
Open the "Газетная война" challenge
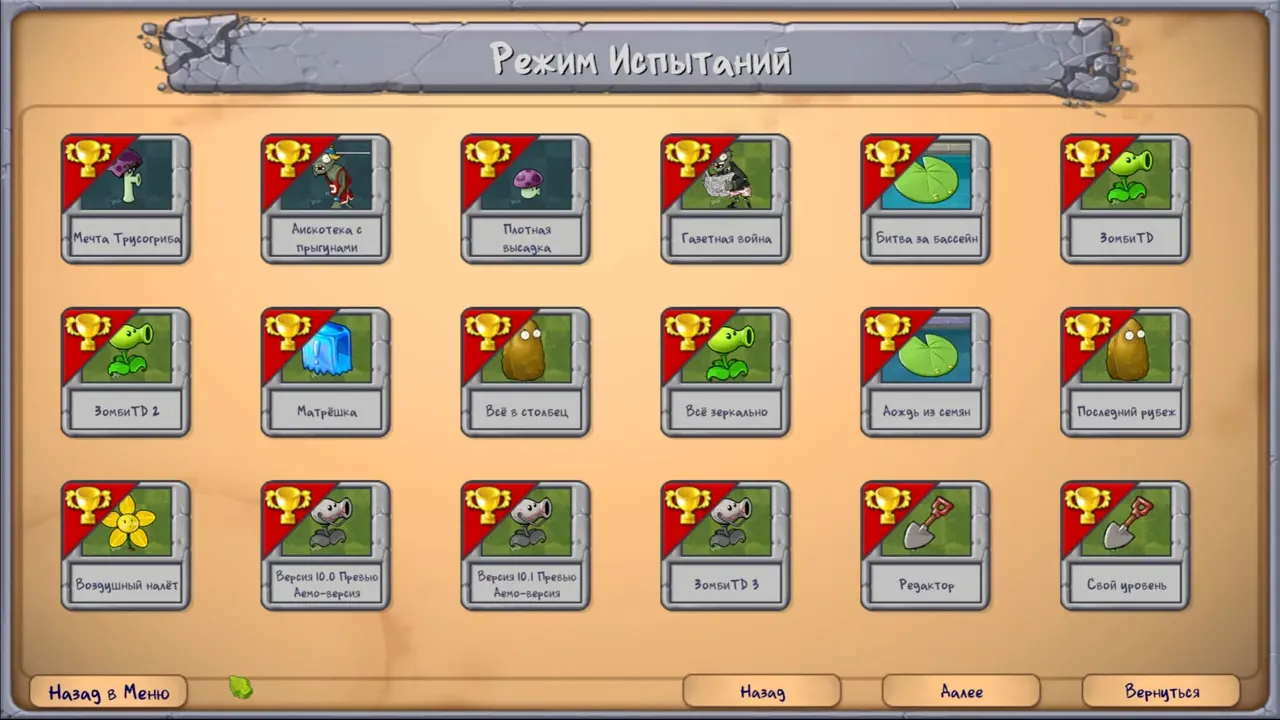point(725,197)
